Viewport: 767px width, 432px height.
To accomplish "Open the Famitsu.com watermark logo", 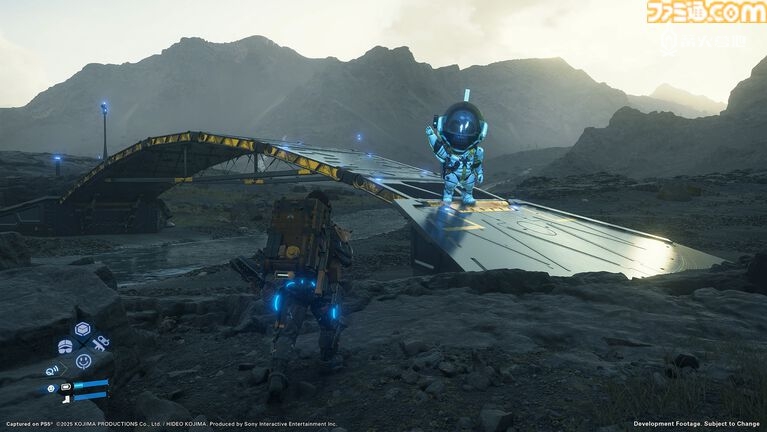I will point(704,12).
